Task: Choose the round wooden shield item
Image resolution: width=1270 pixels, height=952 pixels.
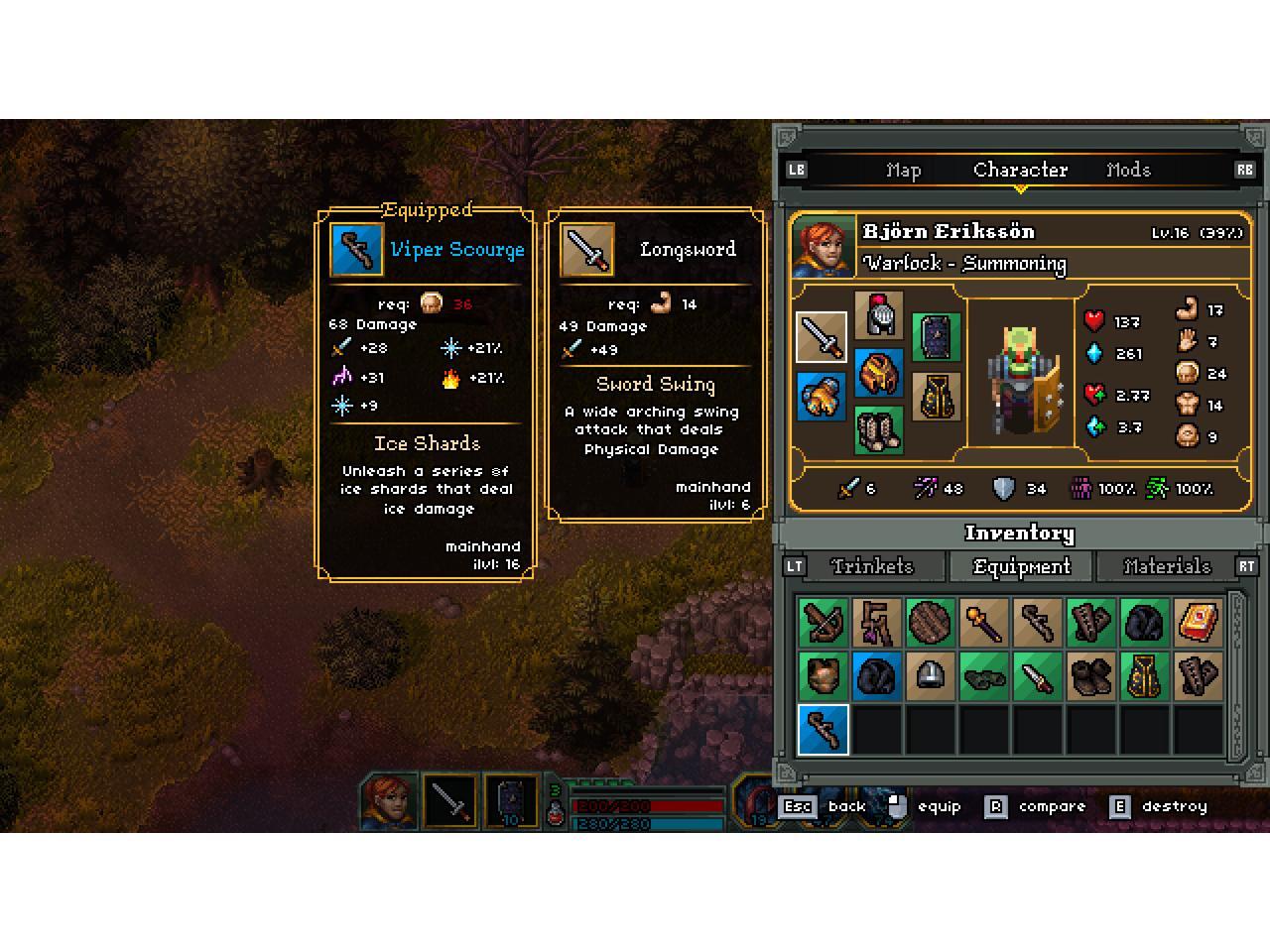Action: tap(930, 623)
